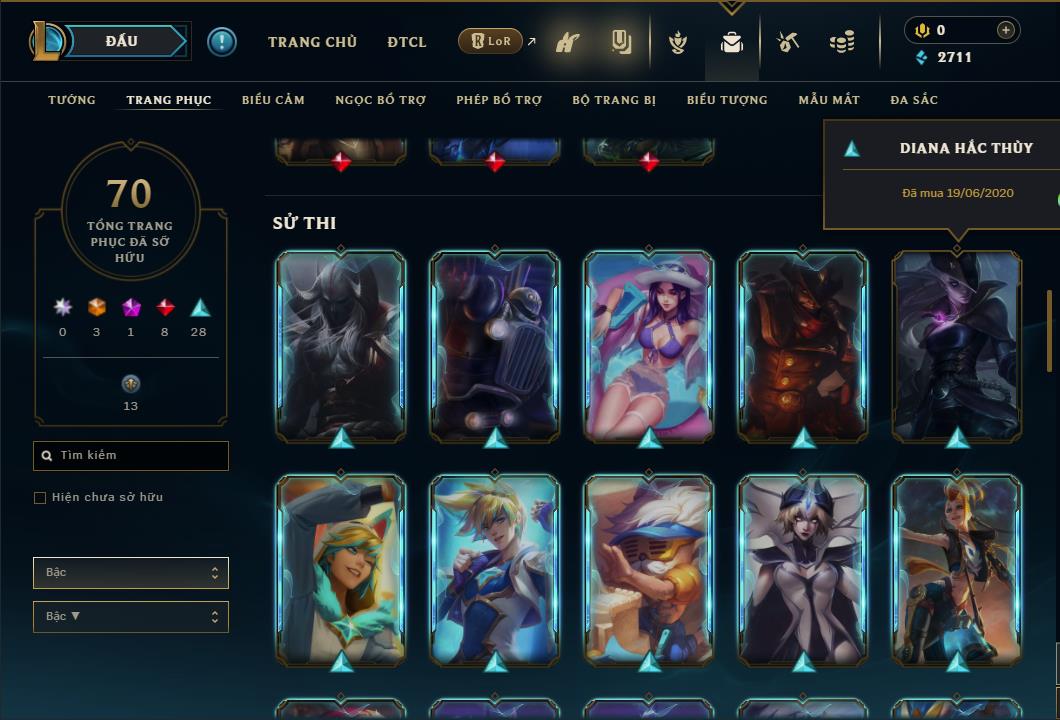Open the ĐTCL game mode
Viewport: 1060px width, 720px height.
click(407, 42)
